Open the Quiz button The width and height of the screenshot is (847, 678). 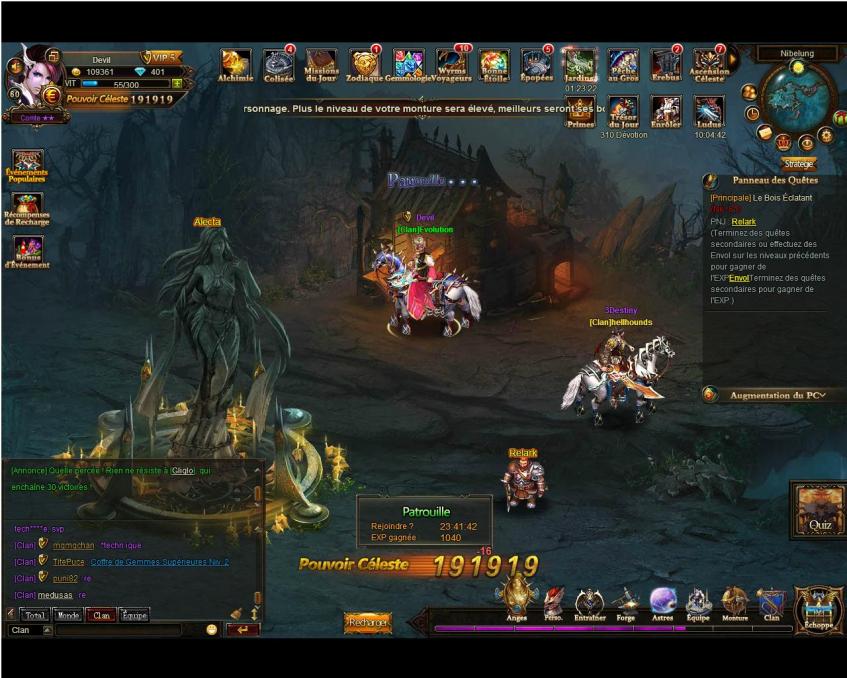(x=819, y=510)
